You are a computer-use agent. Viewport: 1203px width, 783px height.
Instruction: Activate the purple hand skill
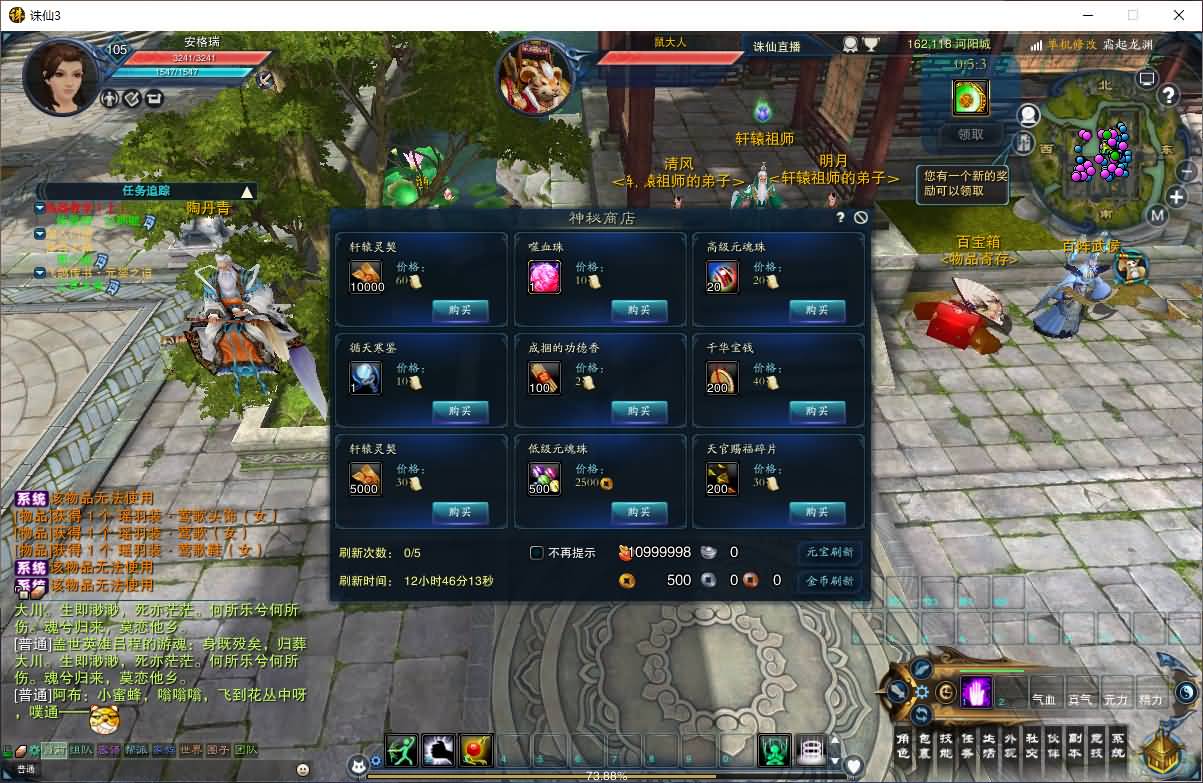(976, 692)
